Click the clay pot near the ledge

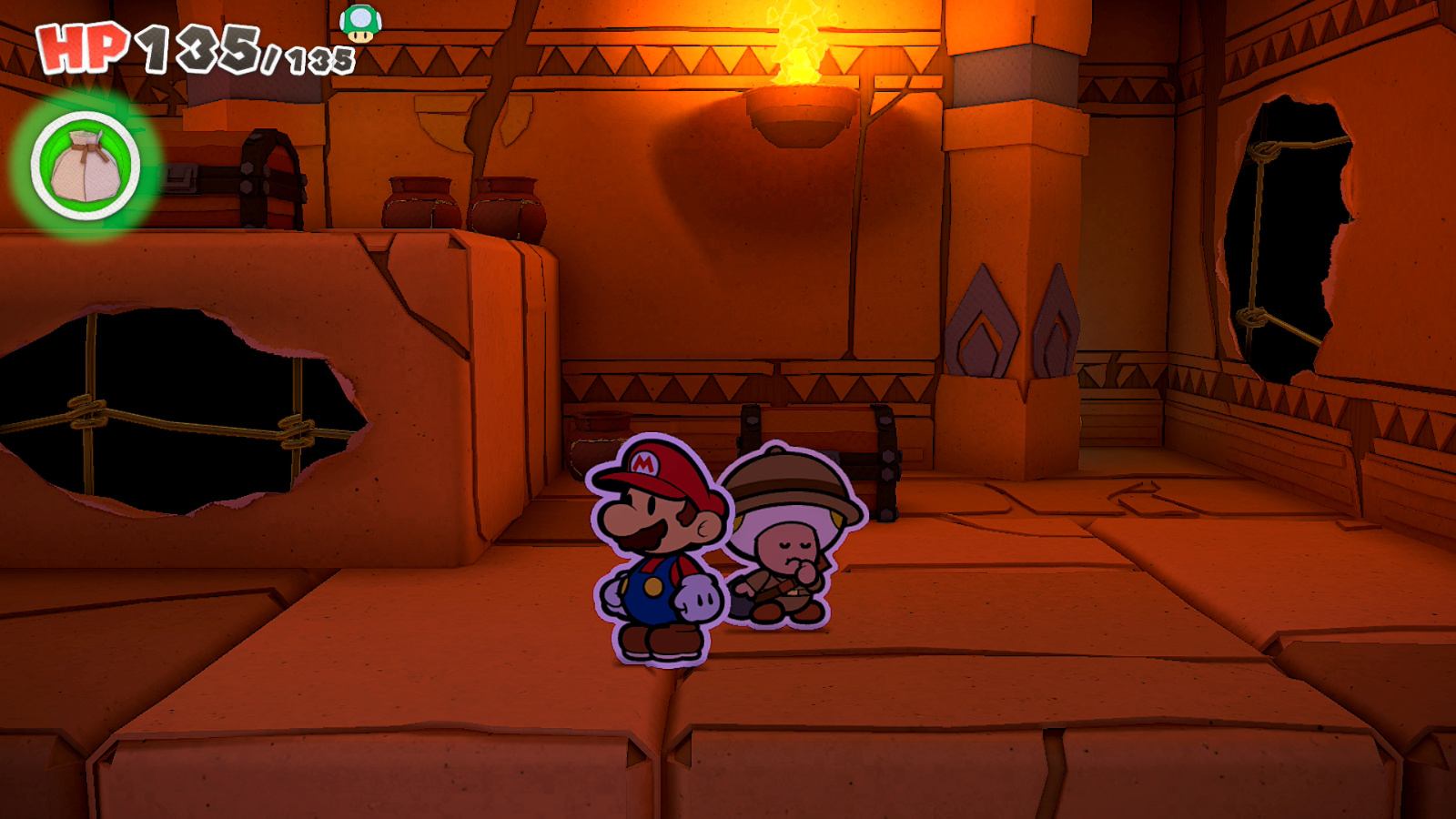tap(596, 446)
